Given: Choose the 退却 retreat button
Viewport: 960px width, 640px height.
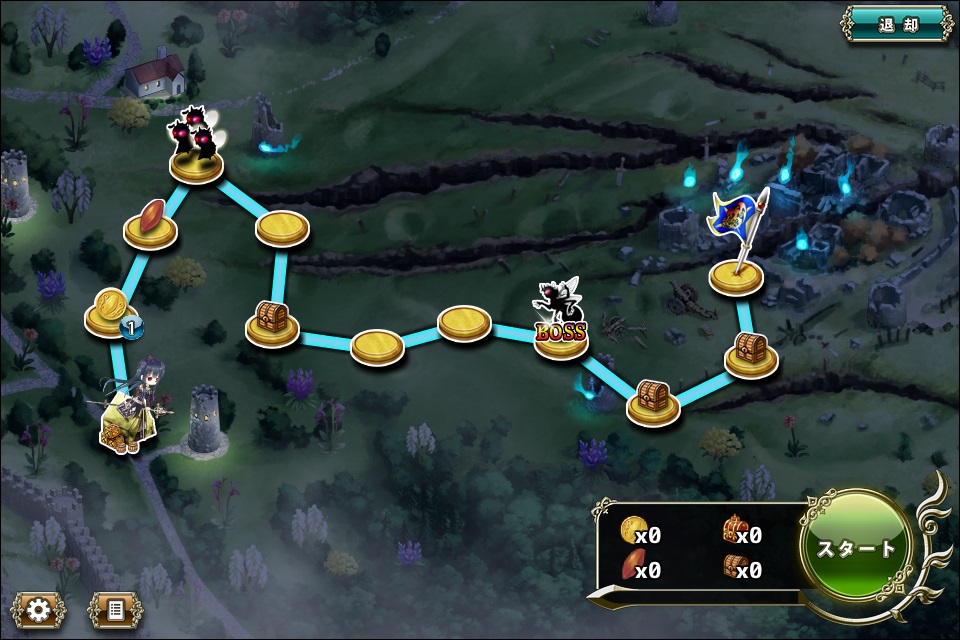Looking at the screenshot, I should (896, 24).
